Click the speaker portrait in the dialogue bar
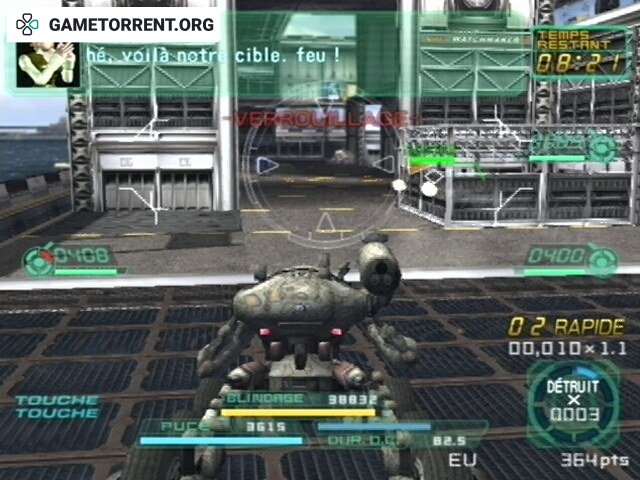 46,60
